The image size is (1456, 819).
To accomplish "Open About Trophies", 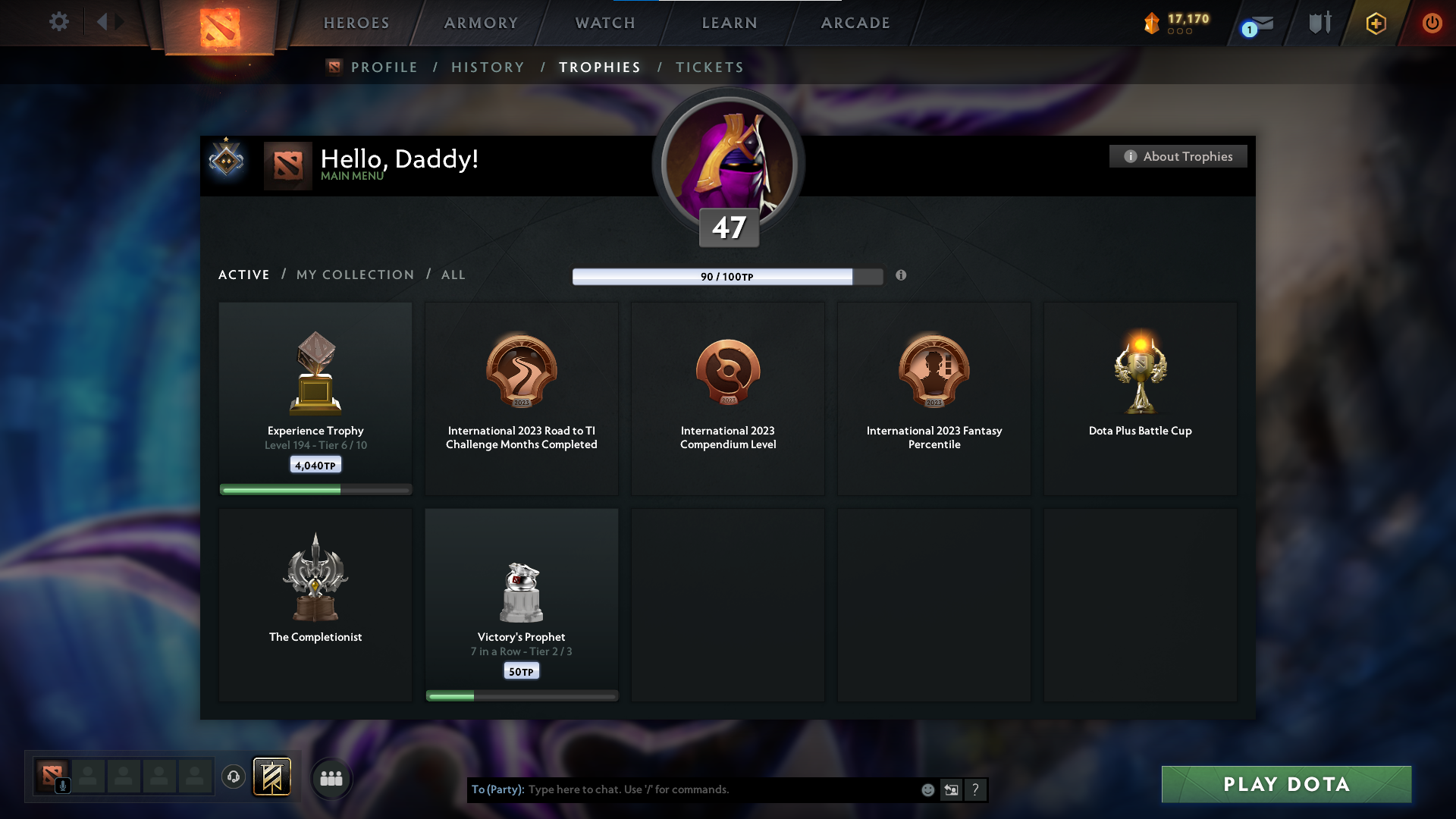I will (1178, 156).
